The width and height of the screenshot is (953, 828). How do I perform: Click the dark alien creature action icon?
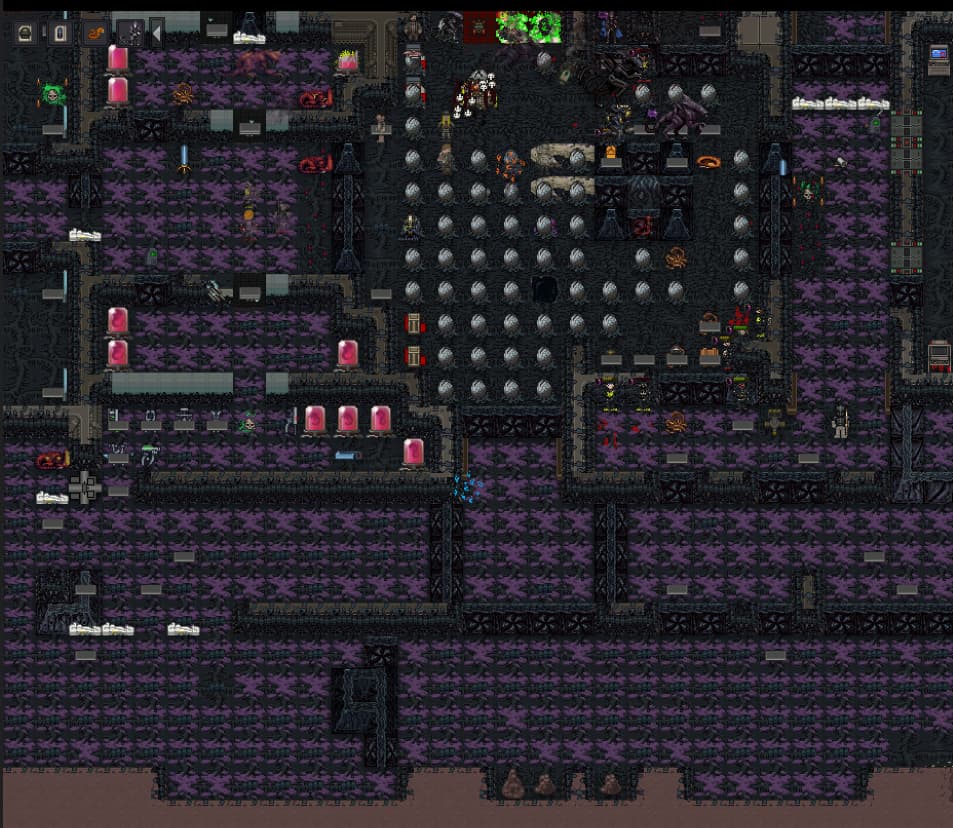click(130, 33)
